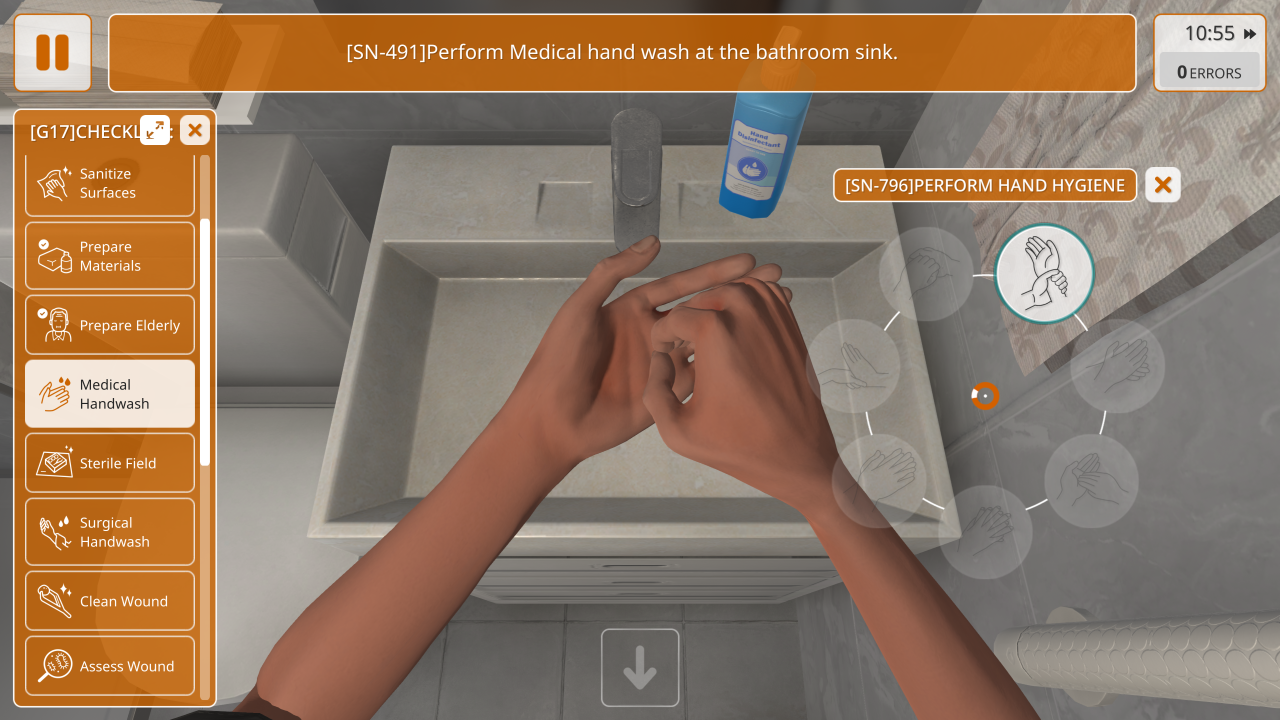Click the fast-forward arrows beside the timer

tap(1250, 34)
